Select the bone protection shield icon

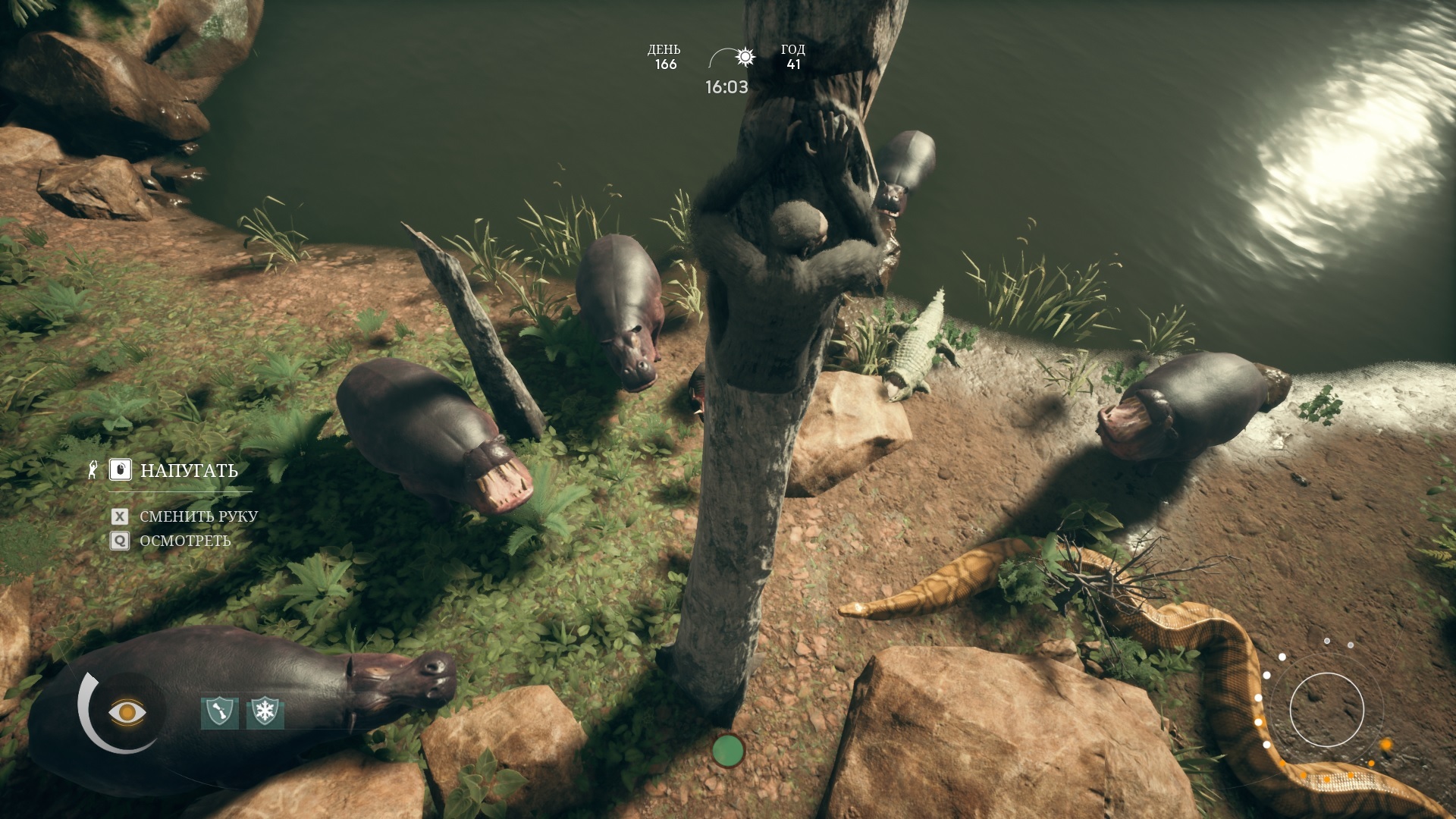point(219,713)
